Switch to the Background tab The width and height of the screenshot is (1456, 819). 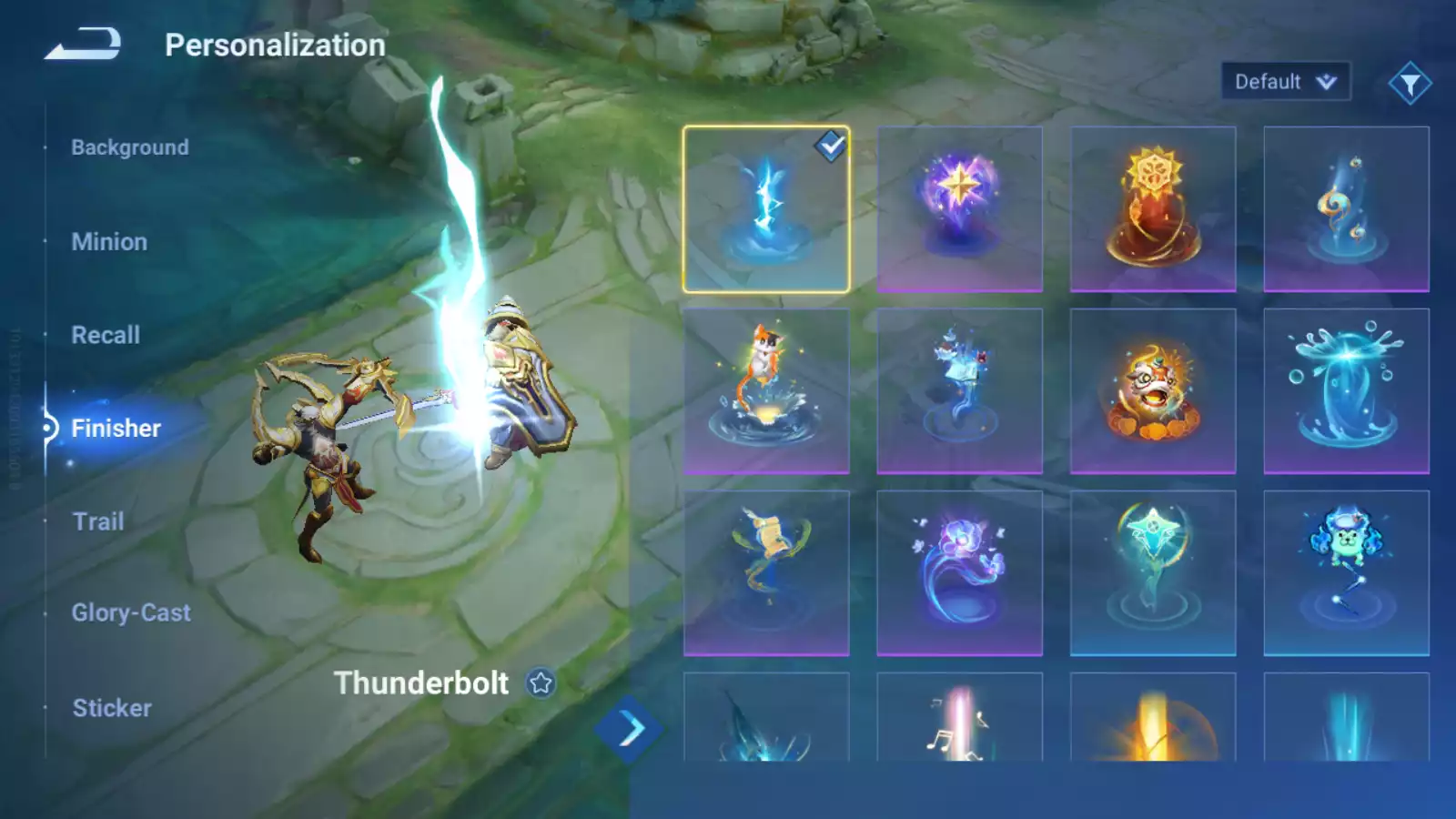pos(130,147)
